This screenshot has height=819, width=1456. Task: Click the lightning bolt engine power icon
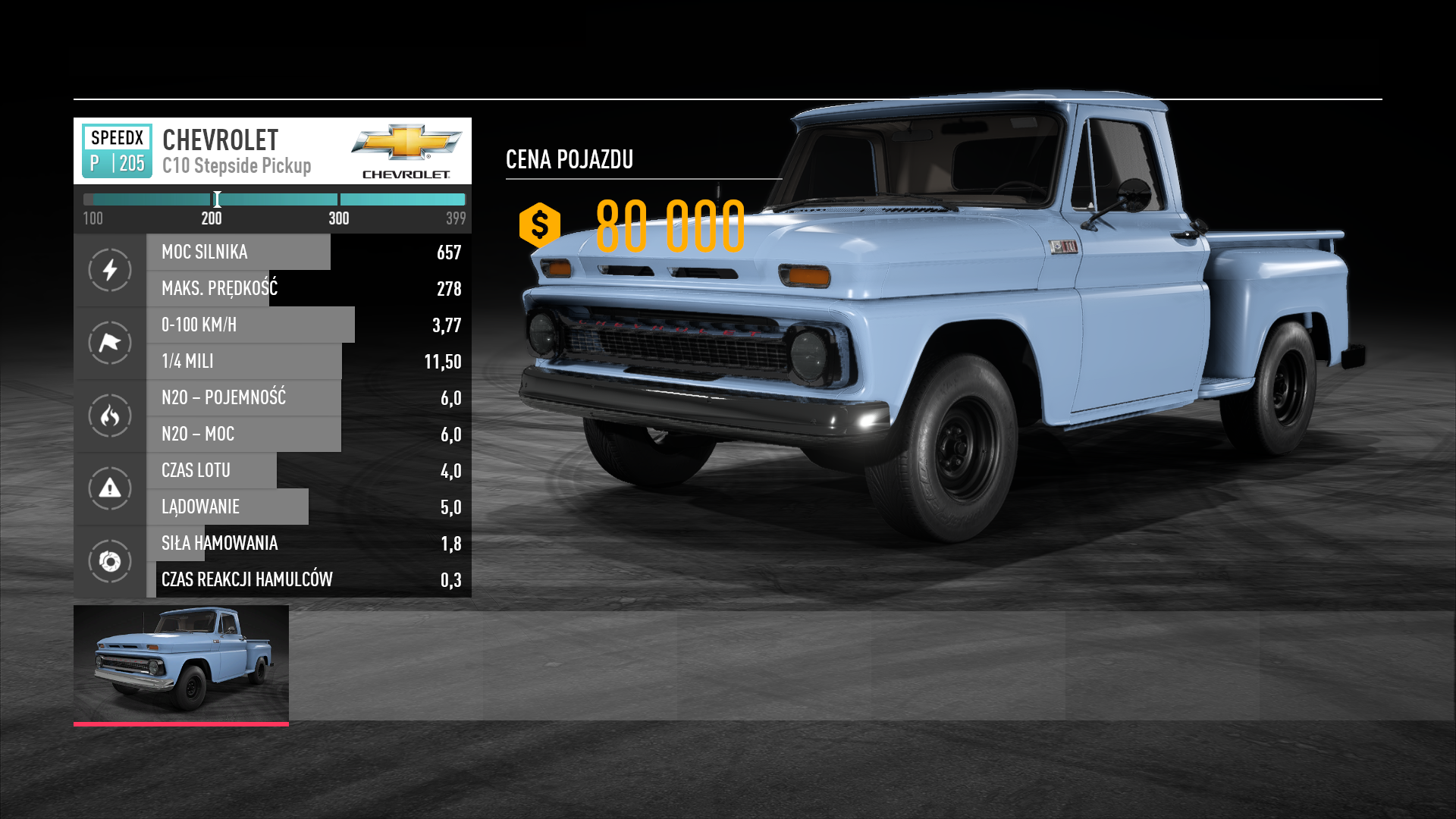point(110,270)
